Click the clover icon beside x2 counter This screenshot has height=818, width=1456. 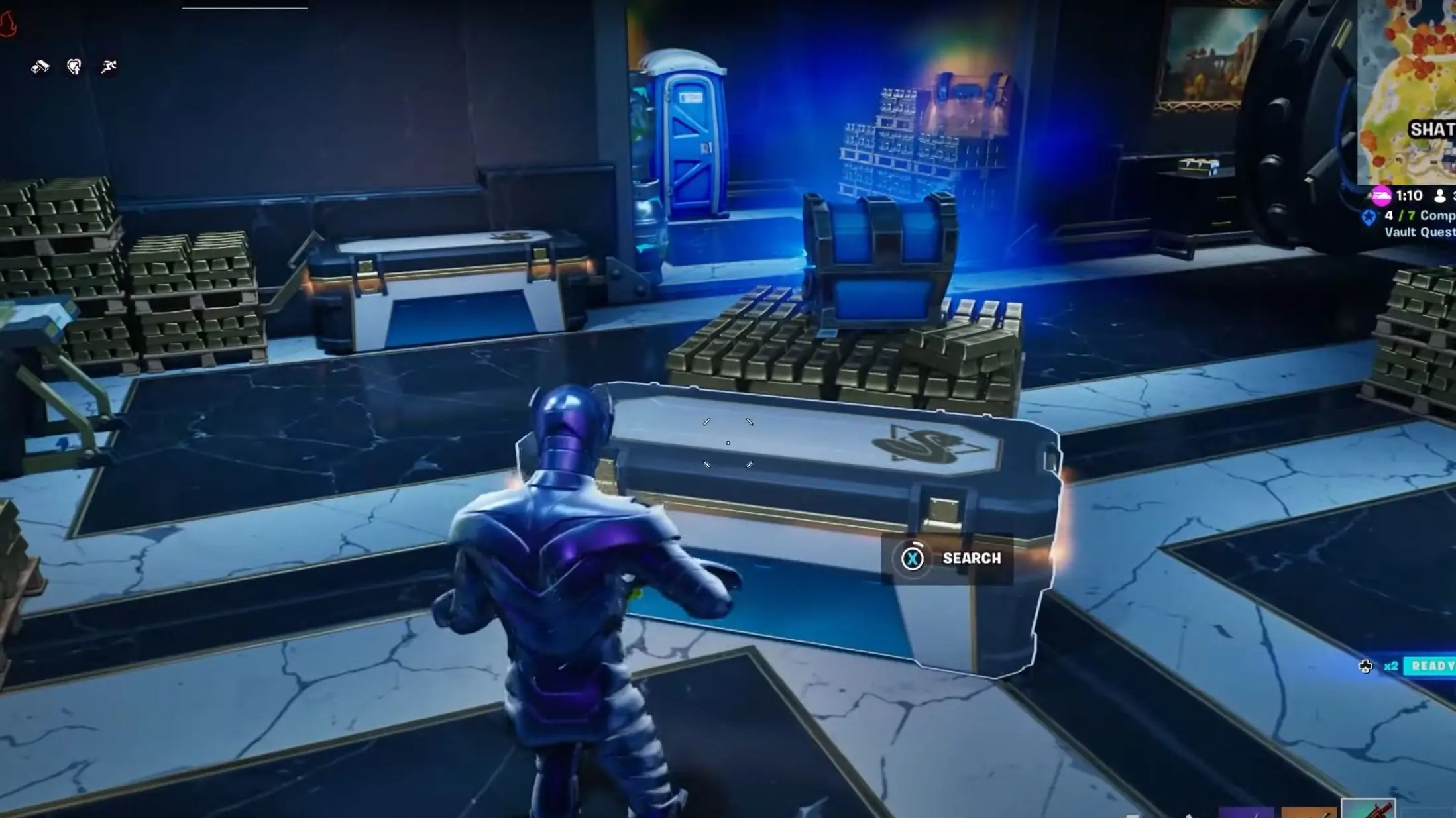coord(1367,668)
